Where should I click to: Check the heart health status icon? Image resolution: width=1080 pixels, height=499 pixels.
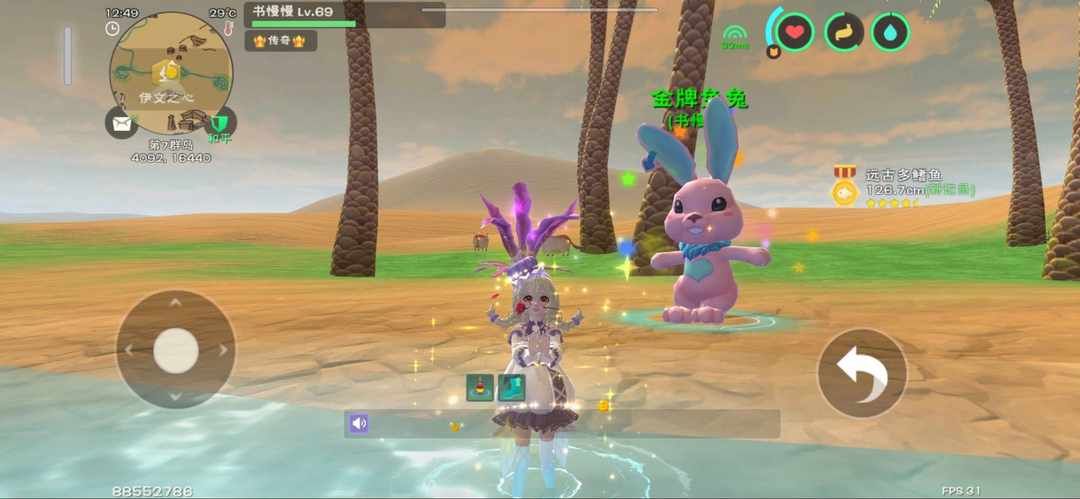click(x=795, y=32)
